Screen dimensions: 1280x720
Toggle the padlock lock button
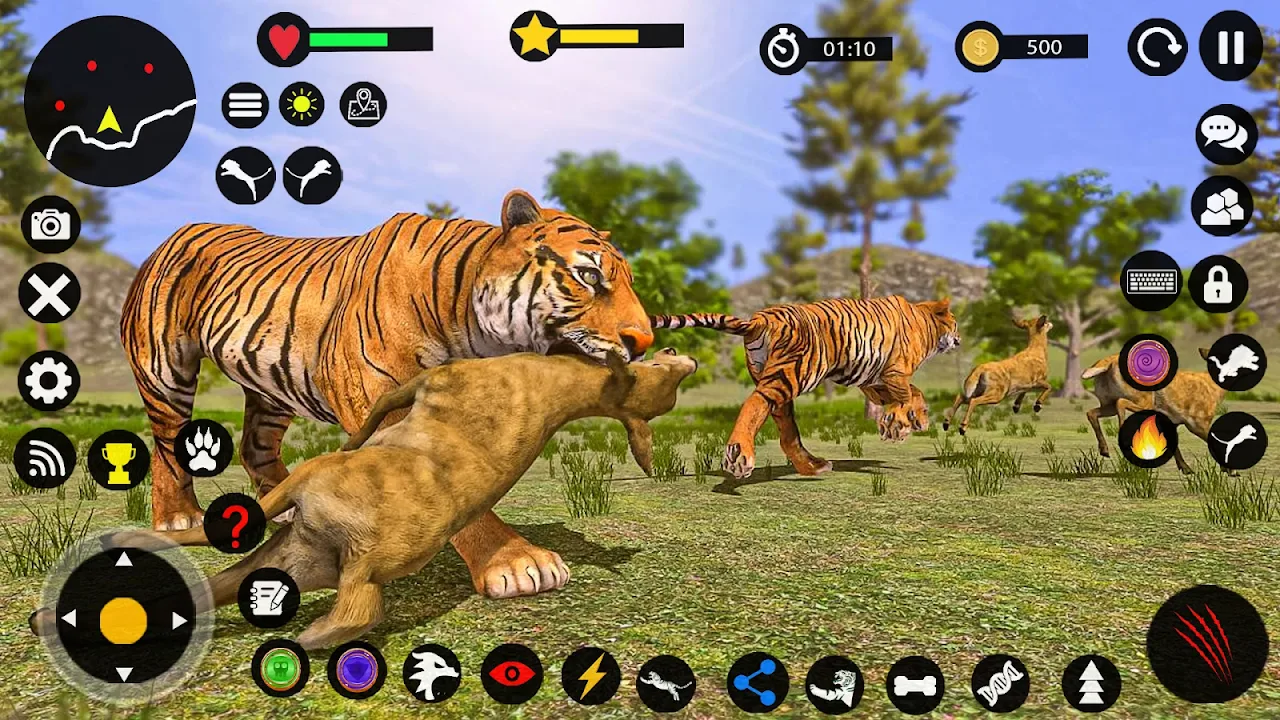click(1218, 285)
